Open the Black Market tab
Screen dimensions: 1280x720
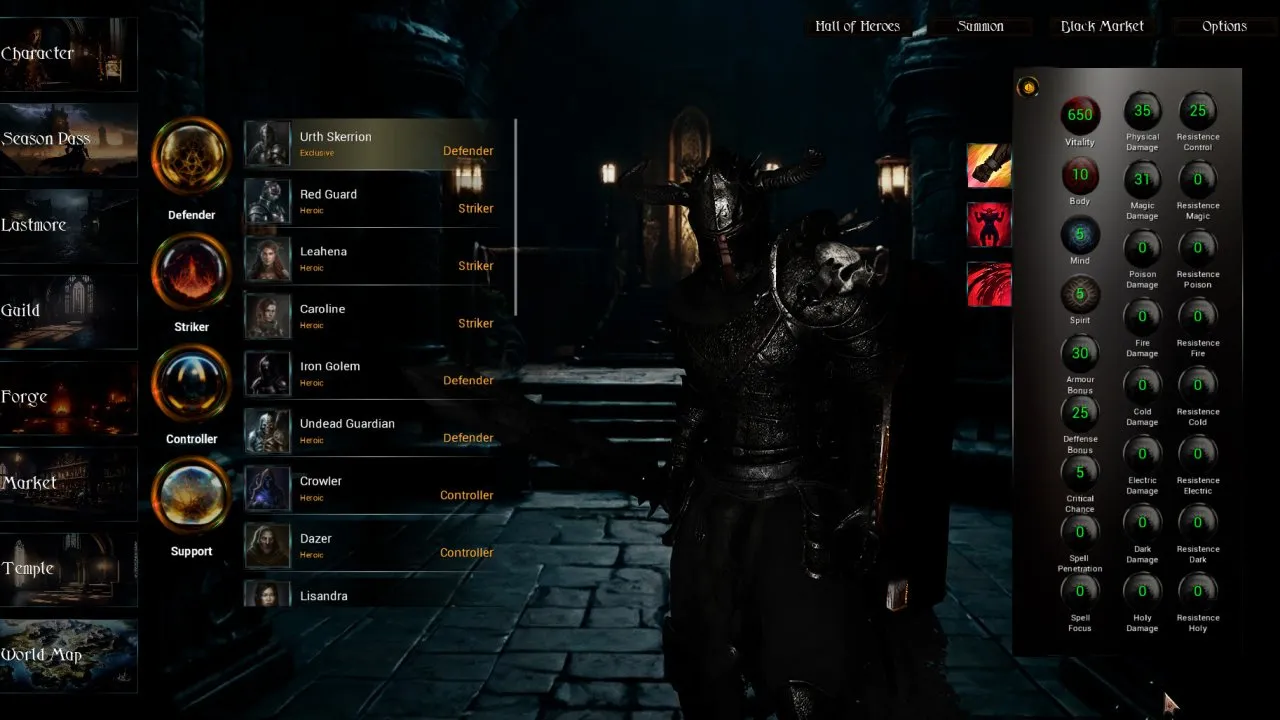[x=1102, y=27]
